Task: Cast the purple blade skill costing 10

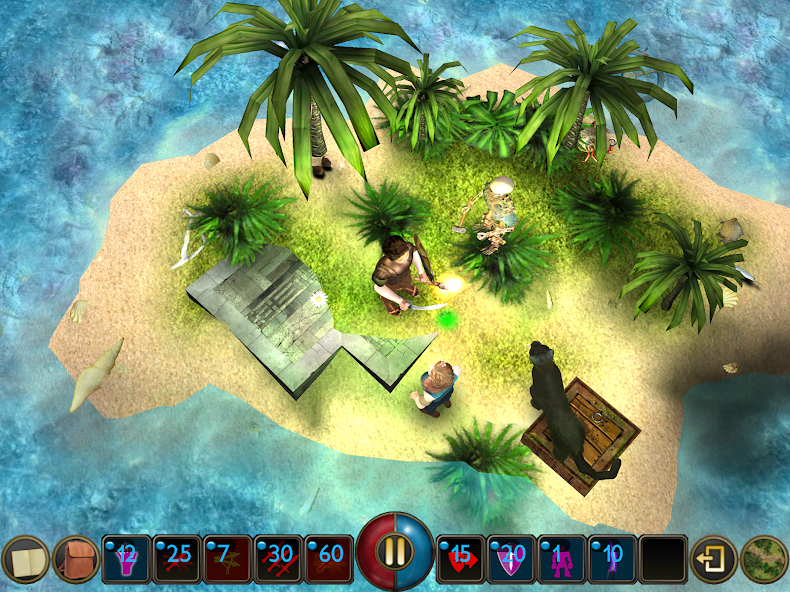Action: pyautogui.click(x=614, y=560)
